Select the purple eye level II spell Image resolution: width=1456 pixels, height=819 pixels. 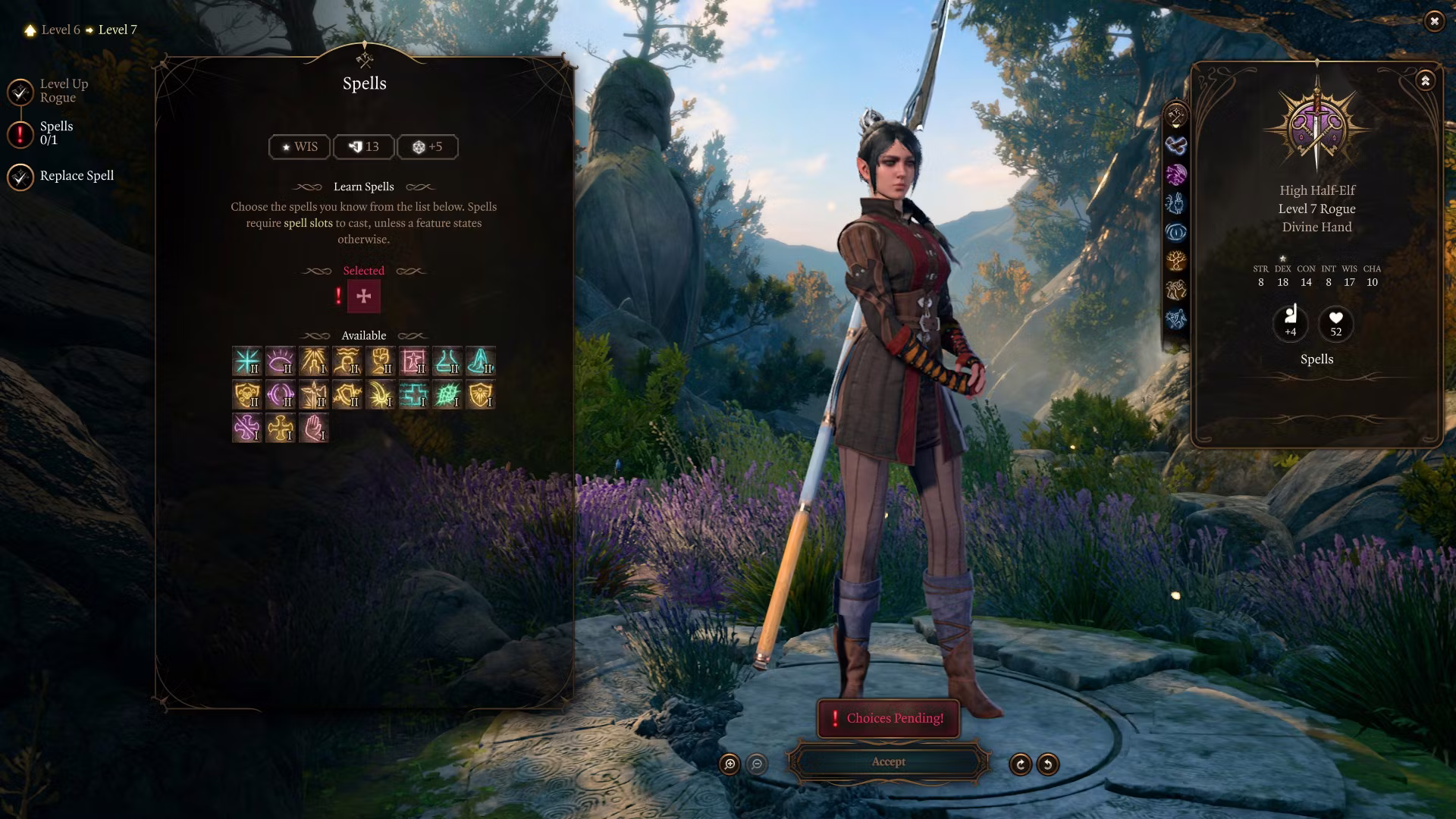[x=280, y=362]
